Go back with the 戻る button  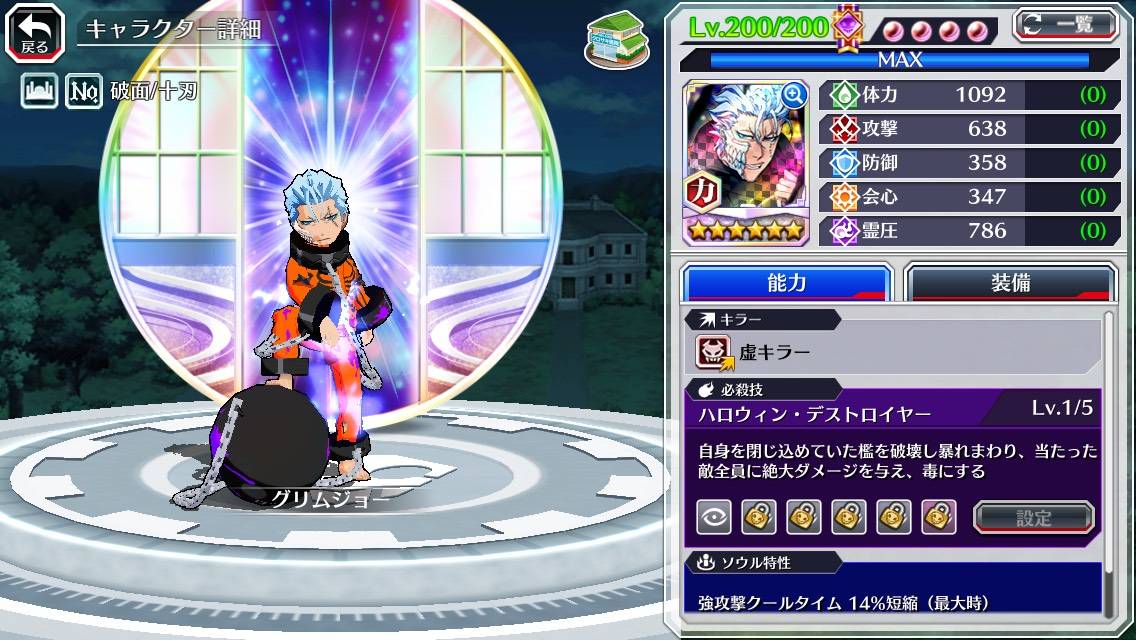click(34, 31)
